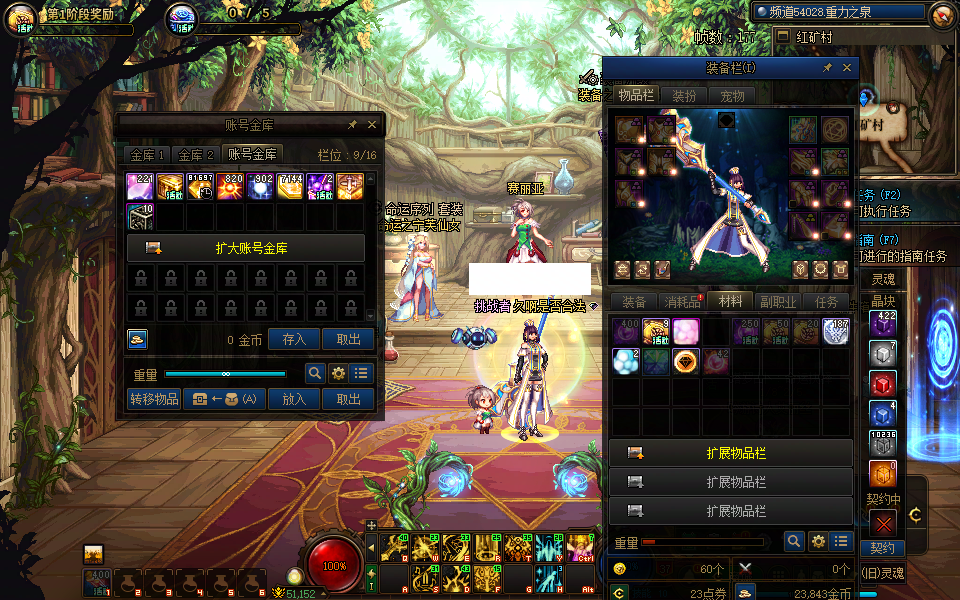Click the inventory search magnifier button
Screen dimensions: 960x600
794,542
